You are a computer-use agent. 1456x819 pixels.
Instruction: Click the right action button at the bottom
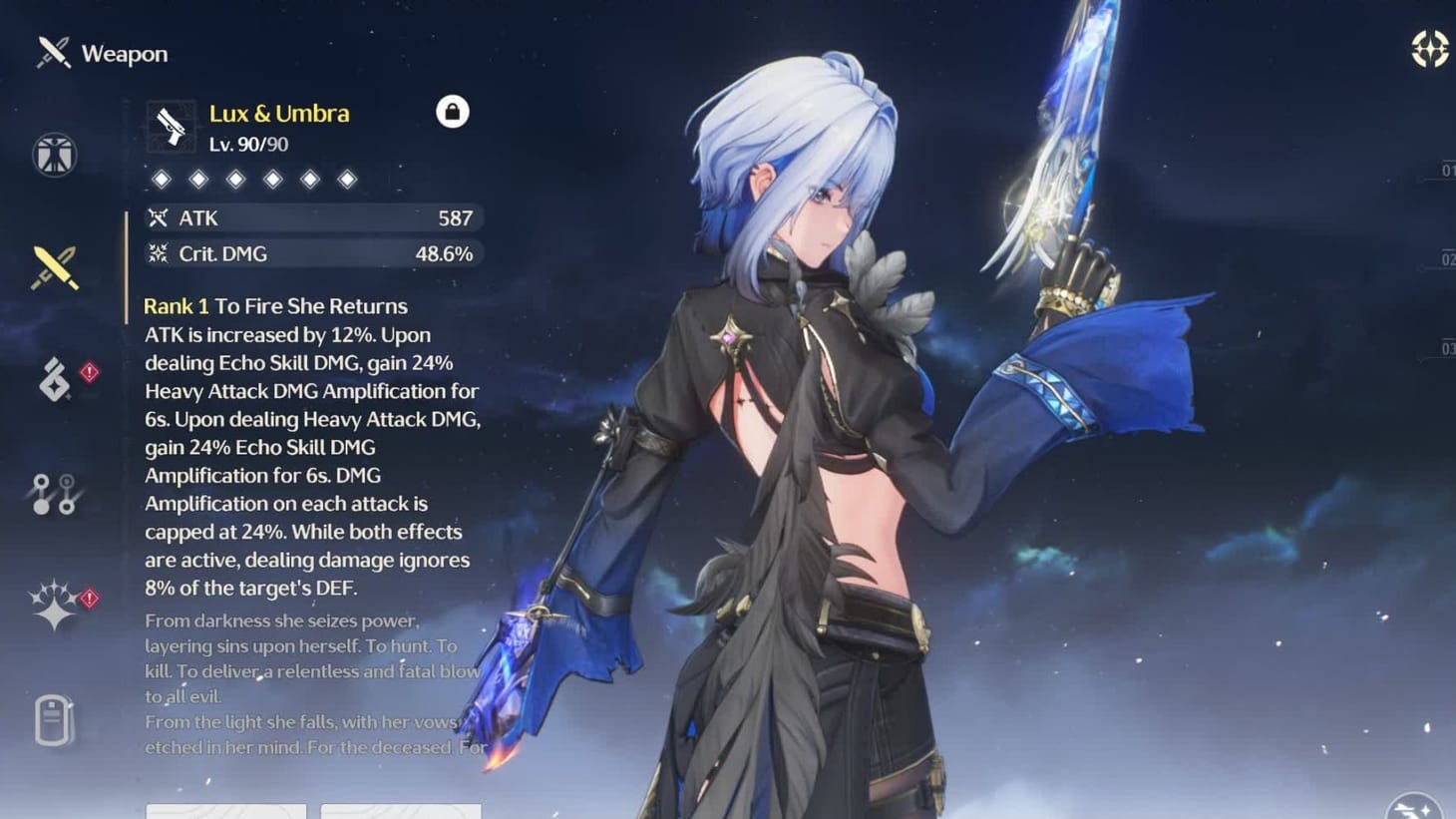point(402,813)
